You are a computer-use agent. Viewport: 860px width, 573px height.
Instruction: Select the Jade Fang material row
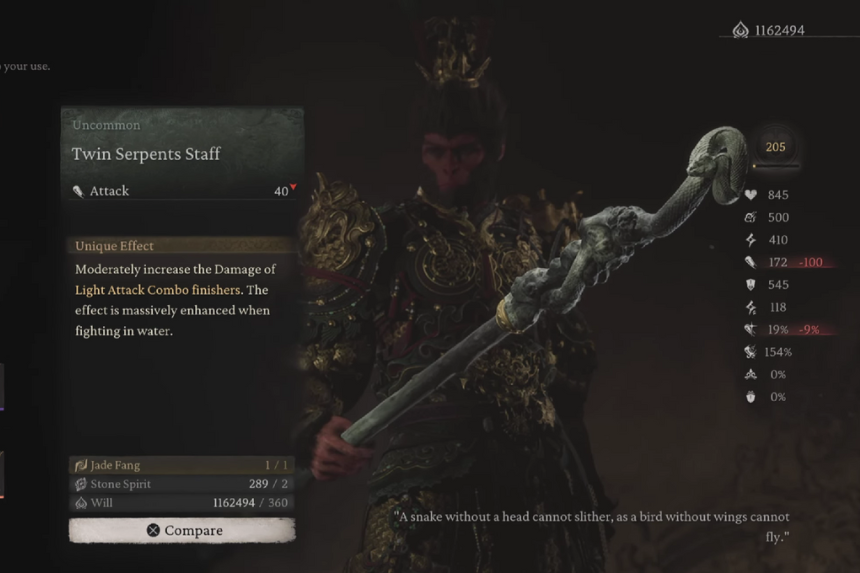(x=182, y=465)
